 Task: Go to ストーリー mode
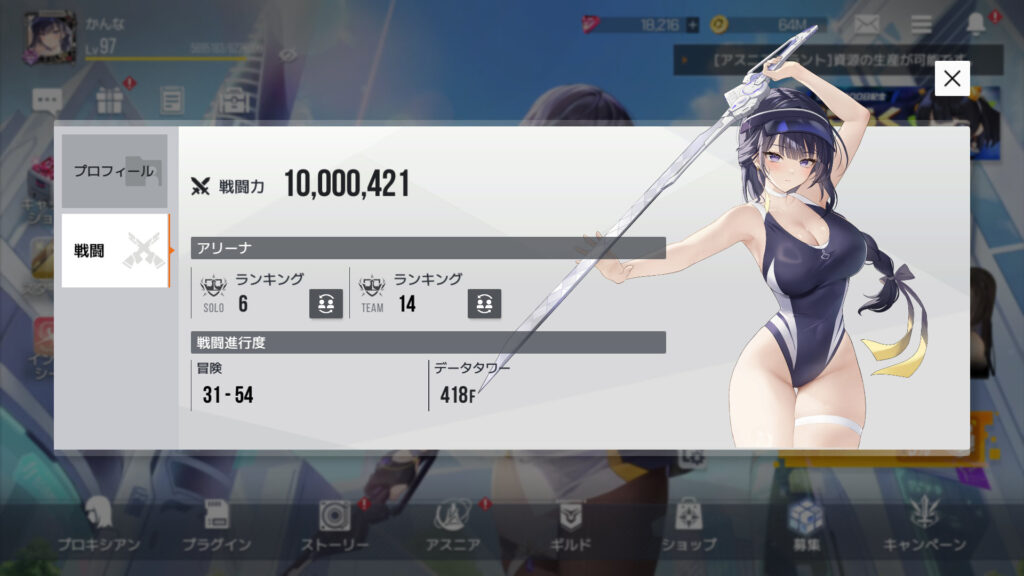click(335, 526)
